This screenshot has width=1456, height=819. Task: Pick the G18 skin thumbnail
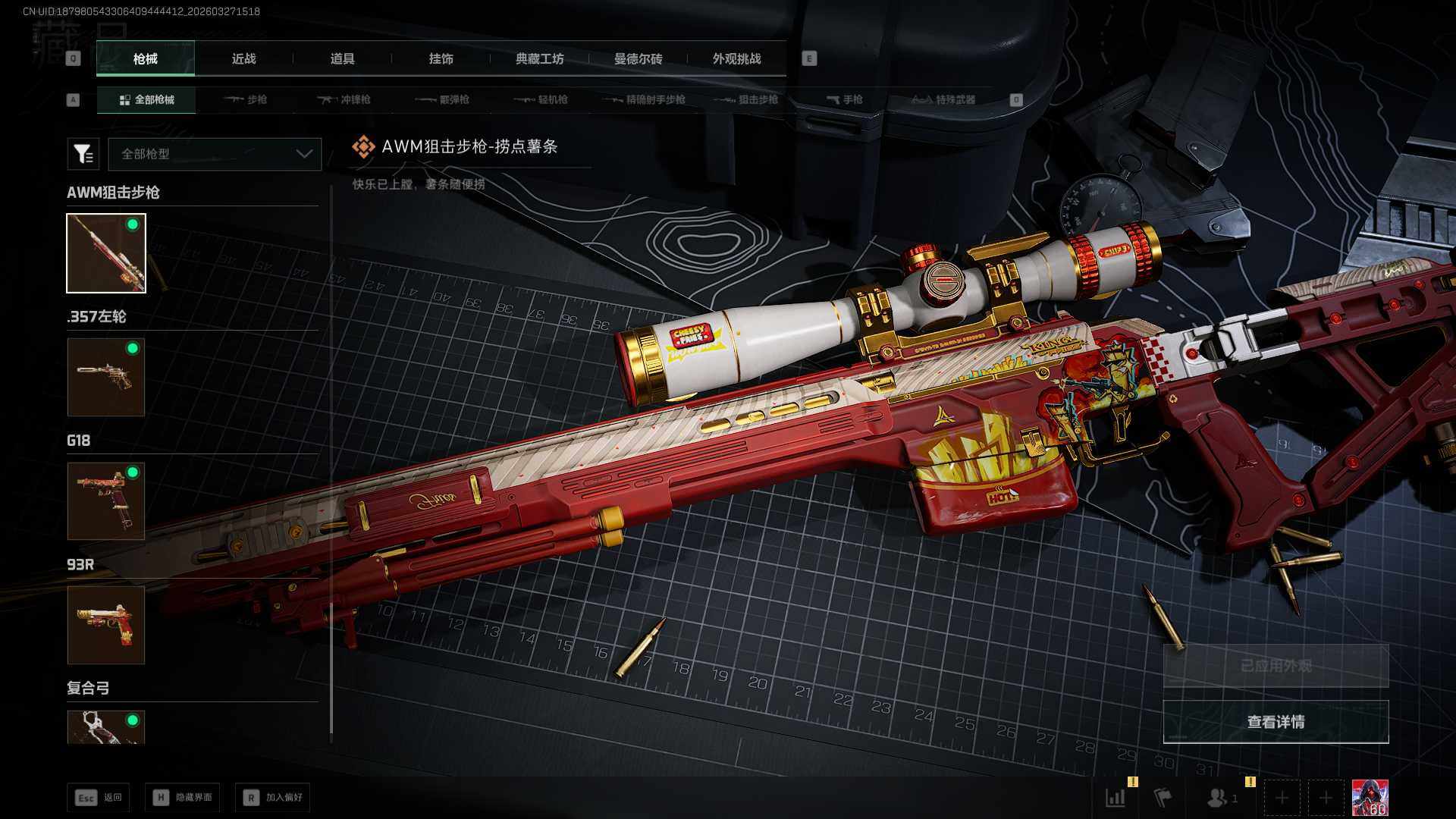point(106,501)
